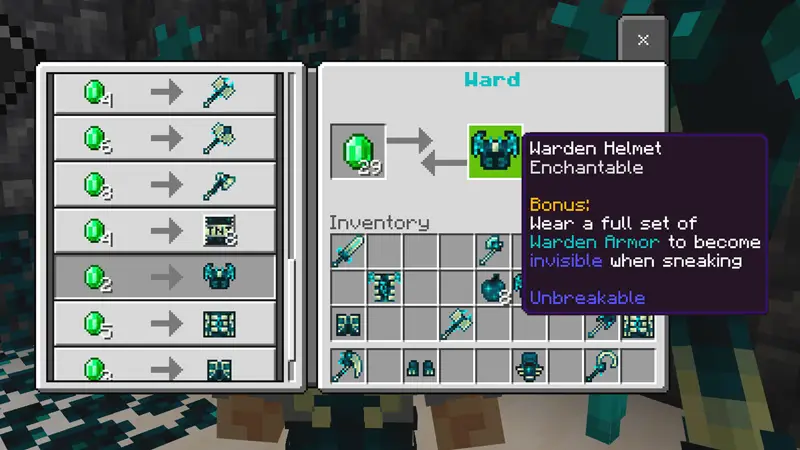Select the TNT trade offer
This screenshot has width=800, height=450.
pos(164,230)
